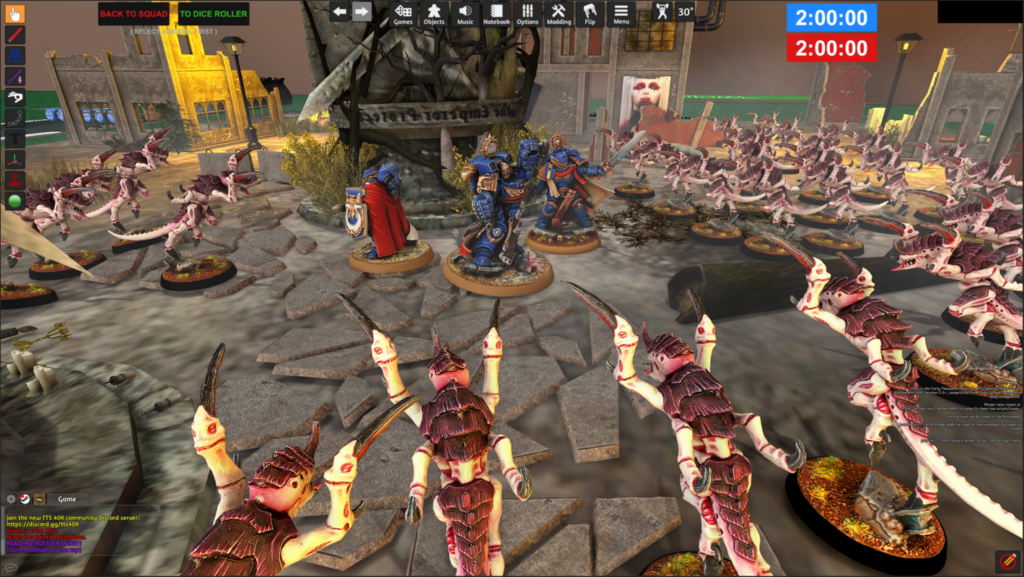Open the Music player
Viewport: 1024px width, 577px height.
(x=465, y=13)
